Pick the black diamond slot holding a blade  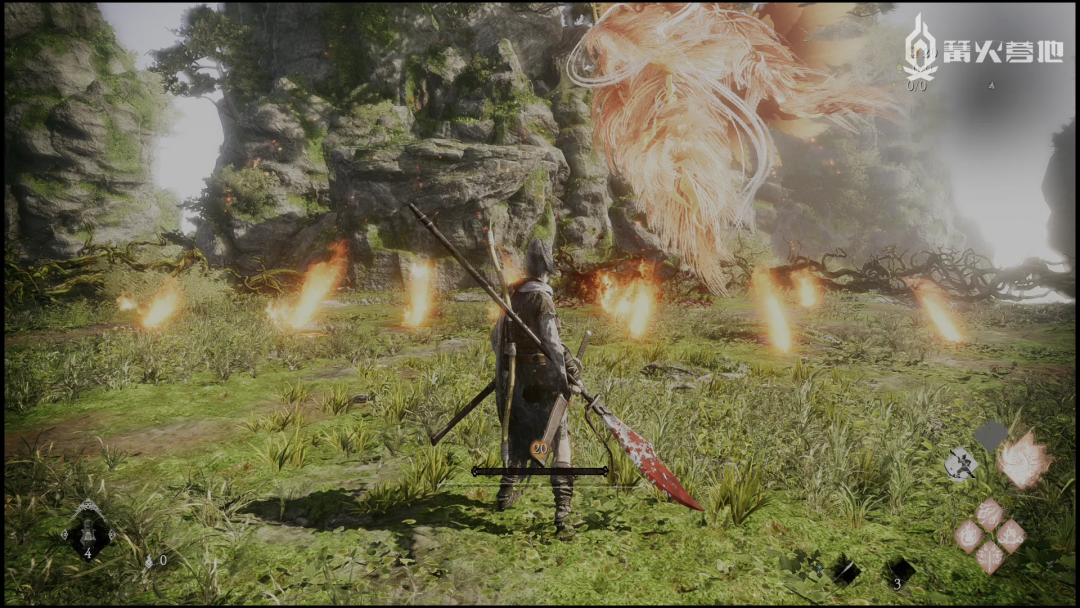846,571
